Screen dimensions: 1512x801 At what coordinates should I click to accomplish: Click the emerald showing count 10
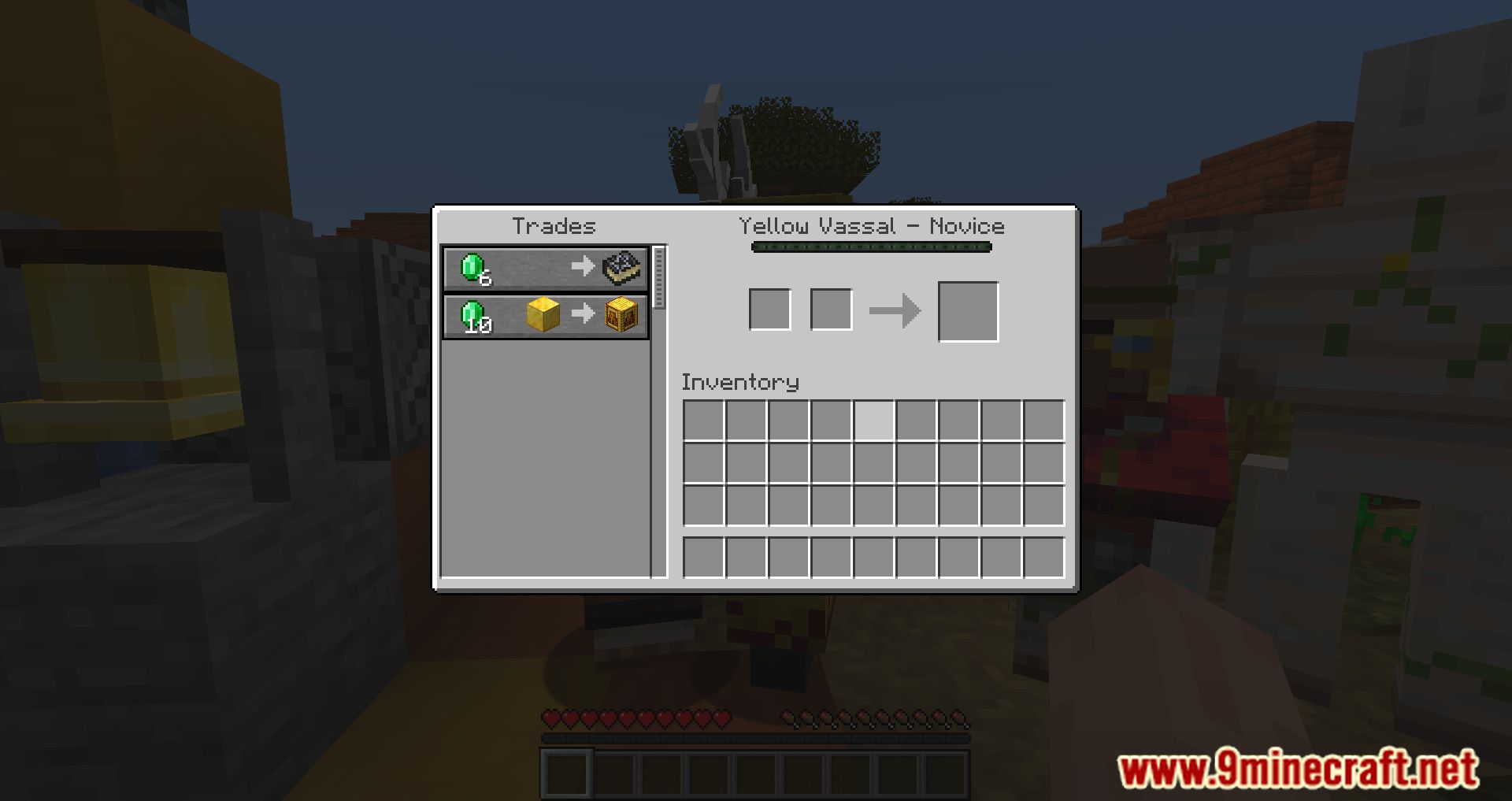(x=472, y=315)
